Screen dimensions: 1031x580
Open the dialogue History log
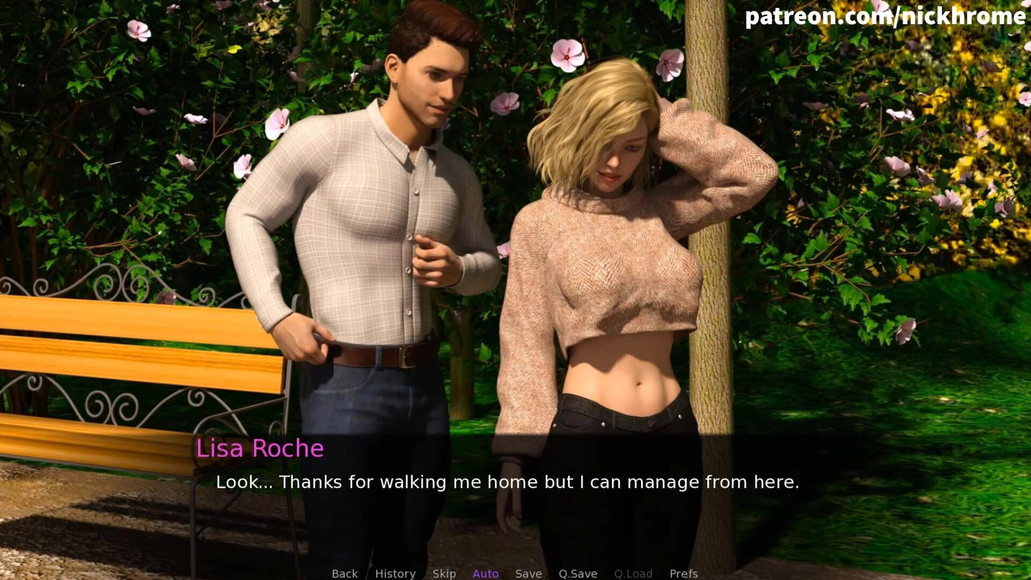point(395,573)
